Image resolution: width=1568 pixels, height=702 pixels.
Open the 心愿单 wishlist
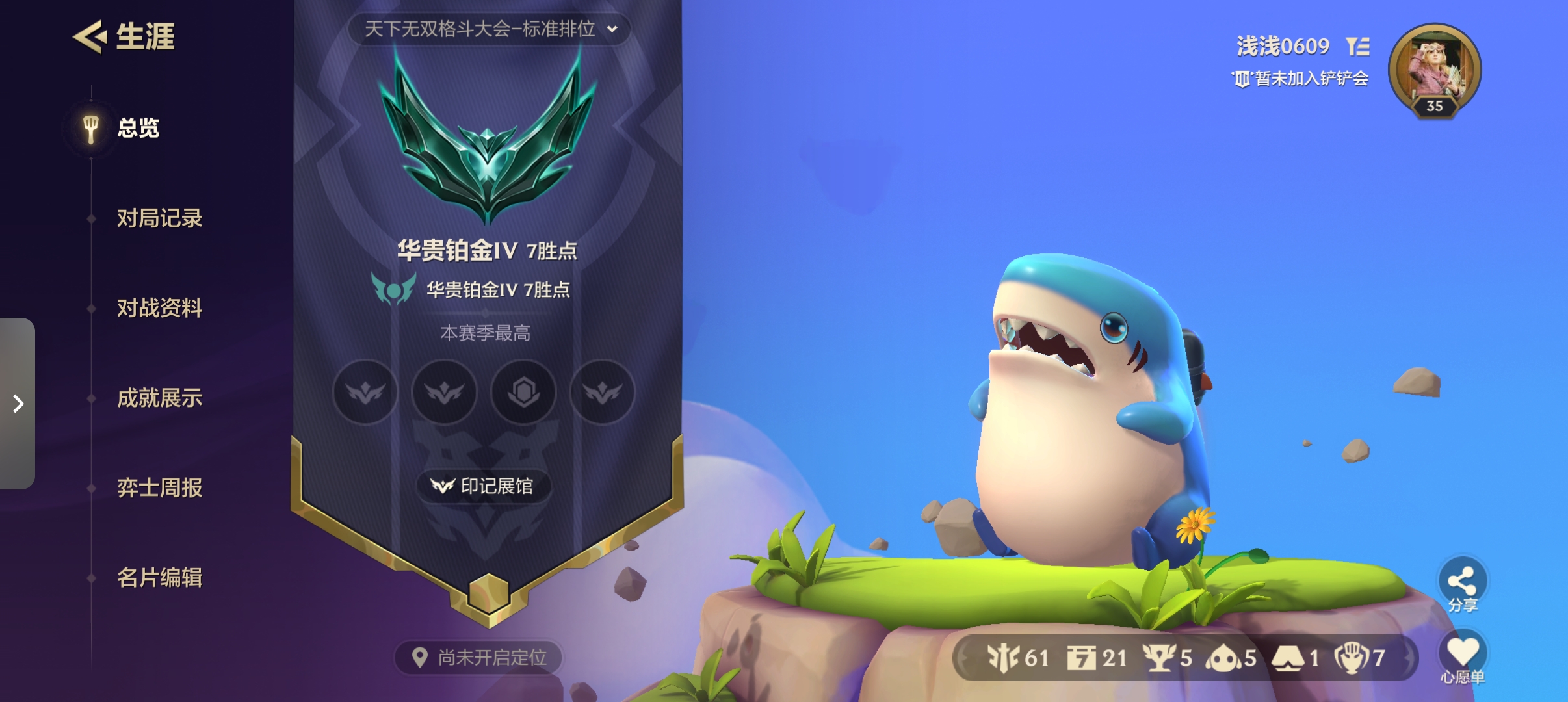1462,657
